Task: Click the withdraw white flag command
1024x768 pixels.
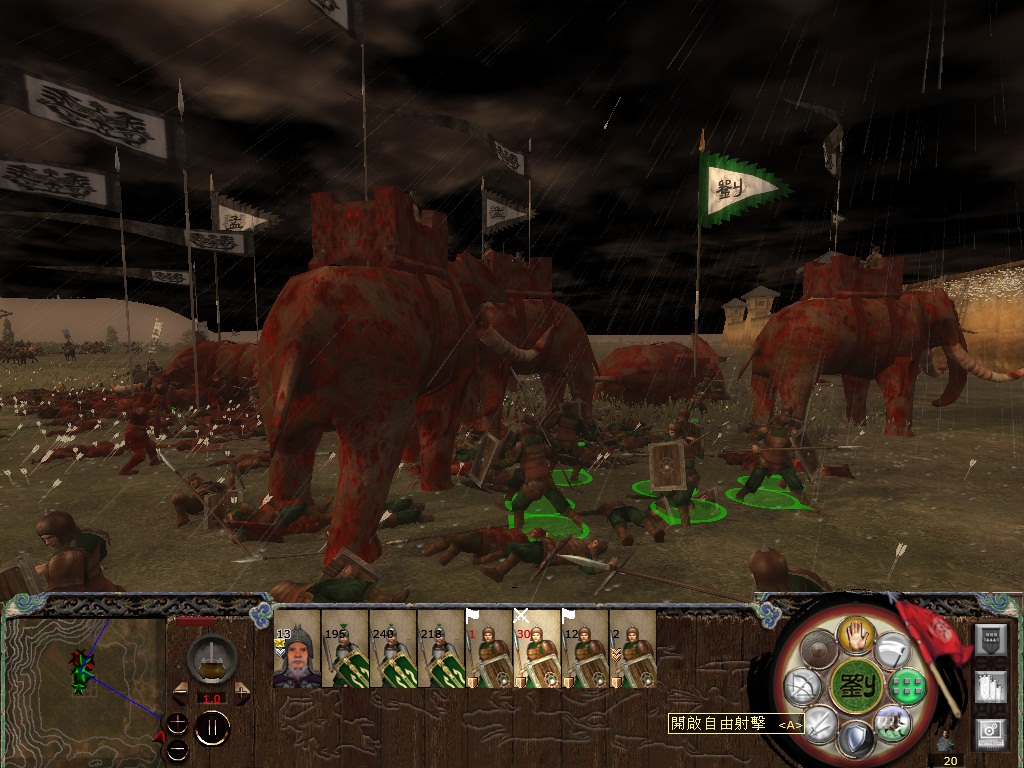Action: [893, 649]
